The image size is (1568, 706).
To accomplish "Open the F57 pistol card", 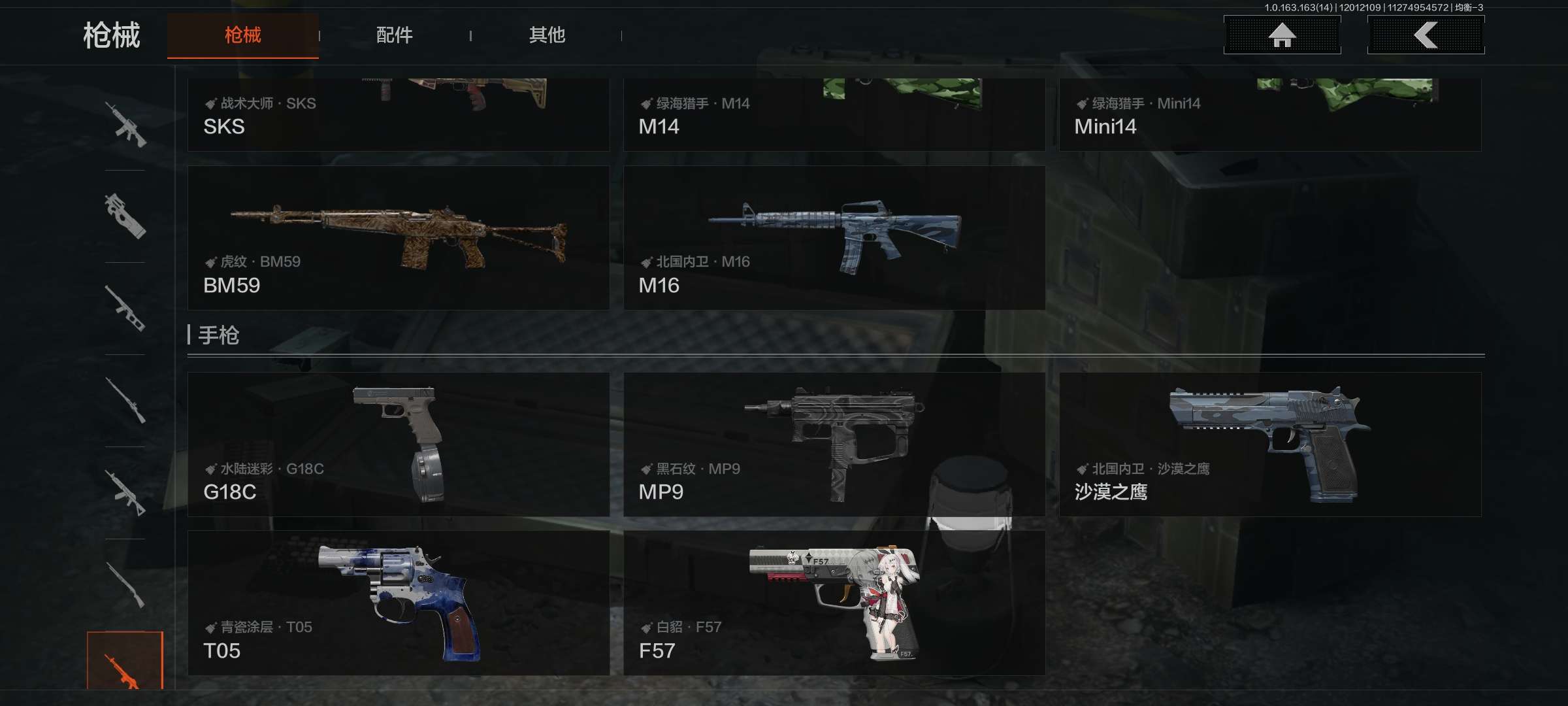I will [834, 603].
